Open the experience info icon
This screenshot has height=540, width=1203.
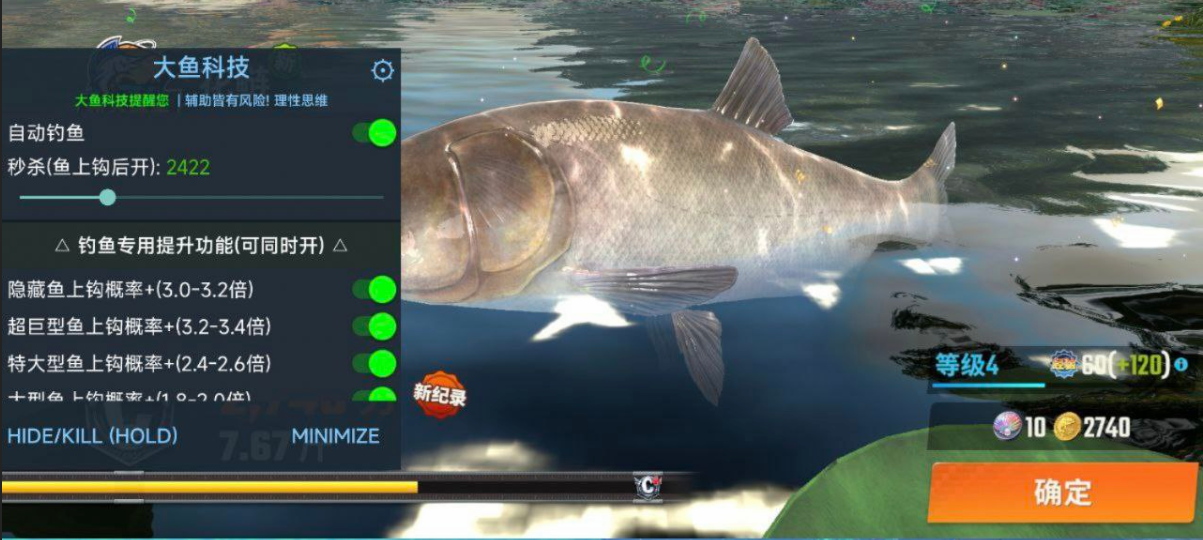pyautogui.click(x=1181, y=365)
